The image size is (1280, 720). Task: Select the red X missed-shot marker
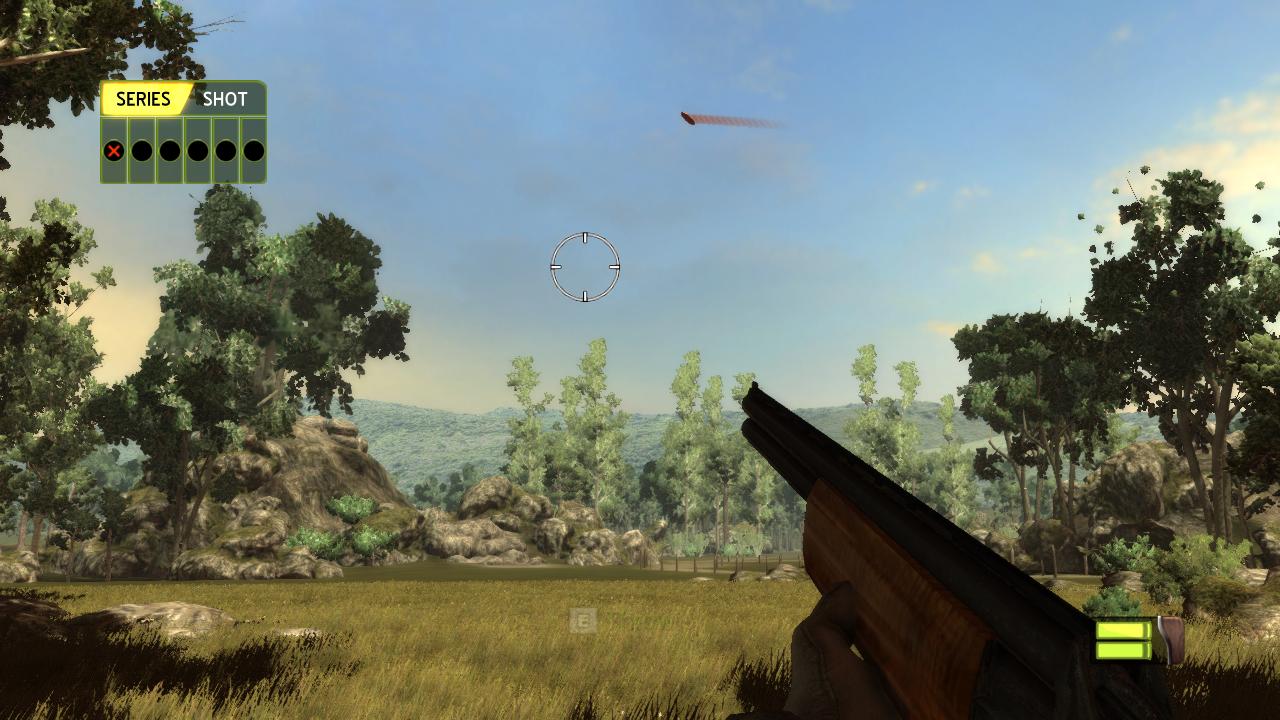pyautogui.click(x=114, y=151)
